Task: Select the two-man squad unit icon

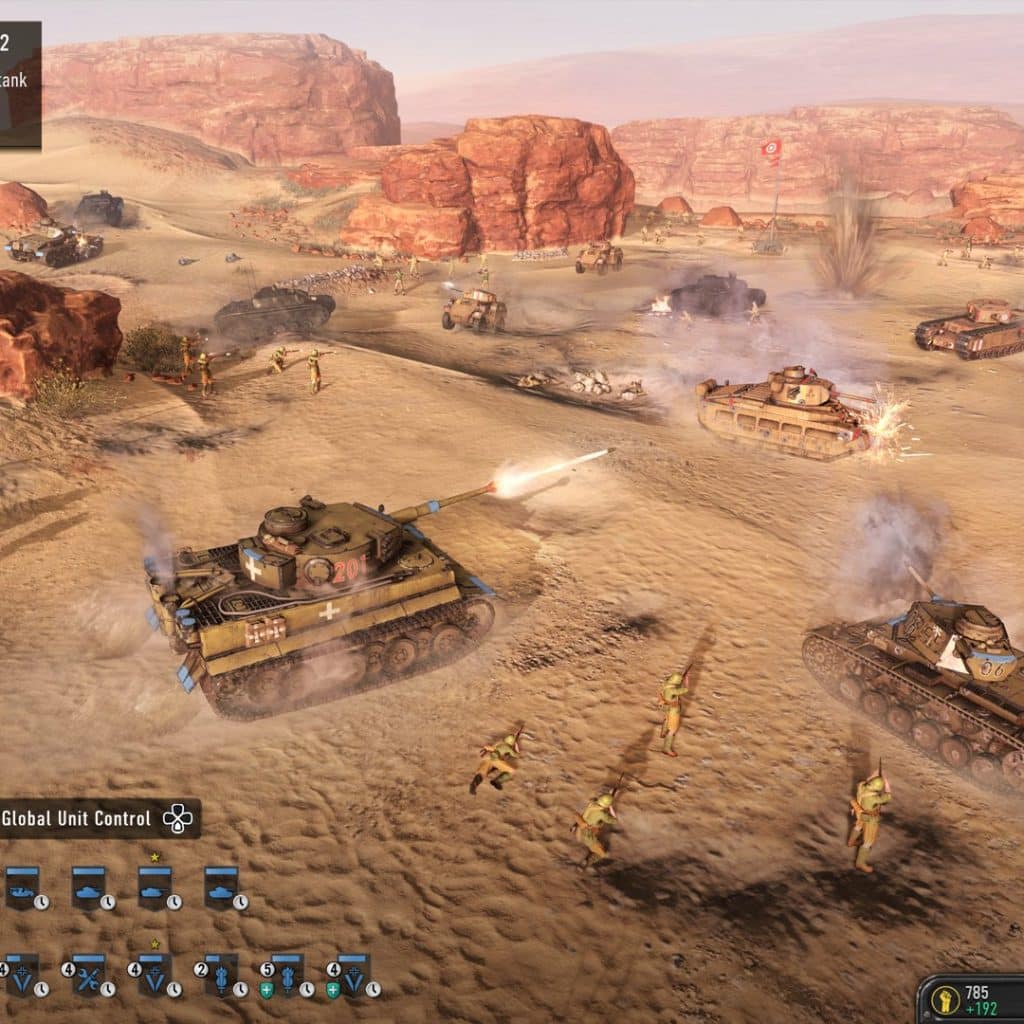Action: click(221, 974)
